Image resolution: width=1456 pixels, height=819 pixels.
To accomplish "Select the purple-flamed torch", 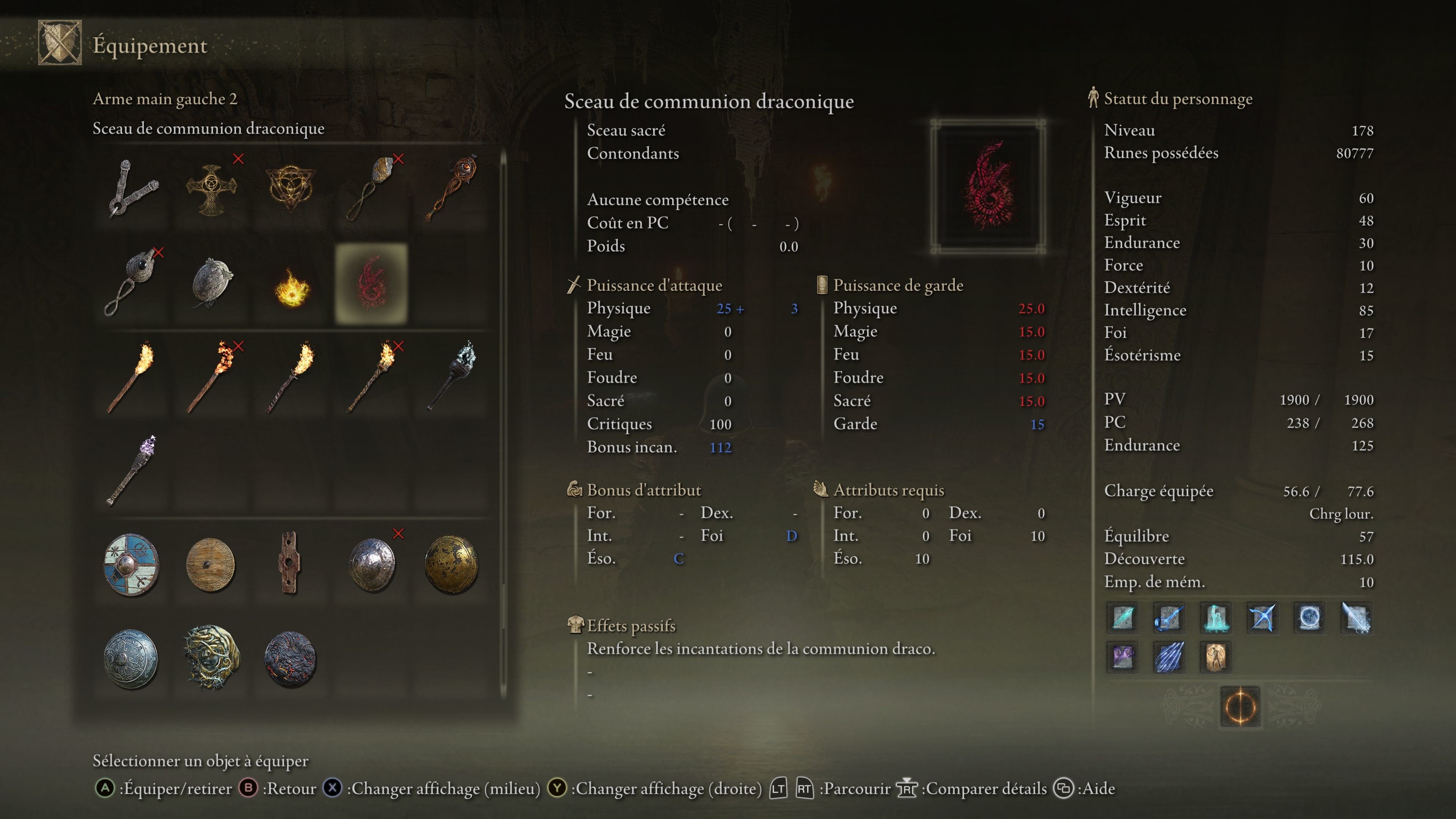I will [x=132, y=470].
